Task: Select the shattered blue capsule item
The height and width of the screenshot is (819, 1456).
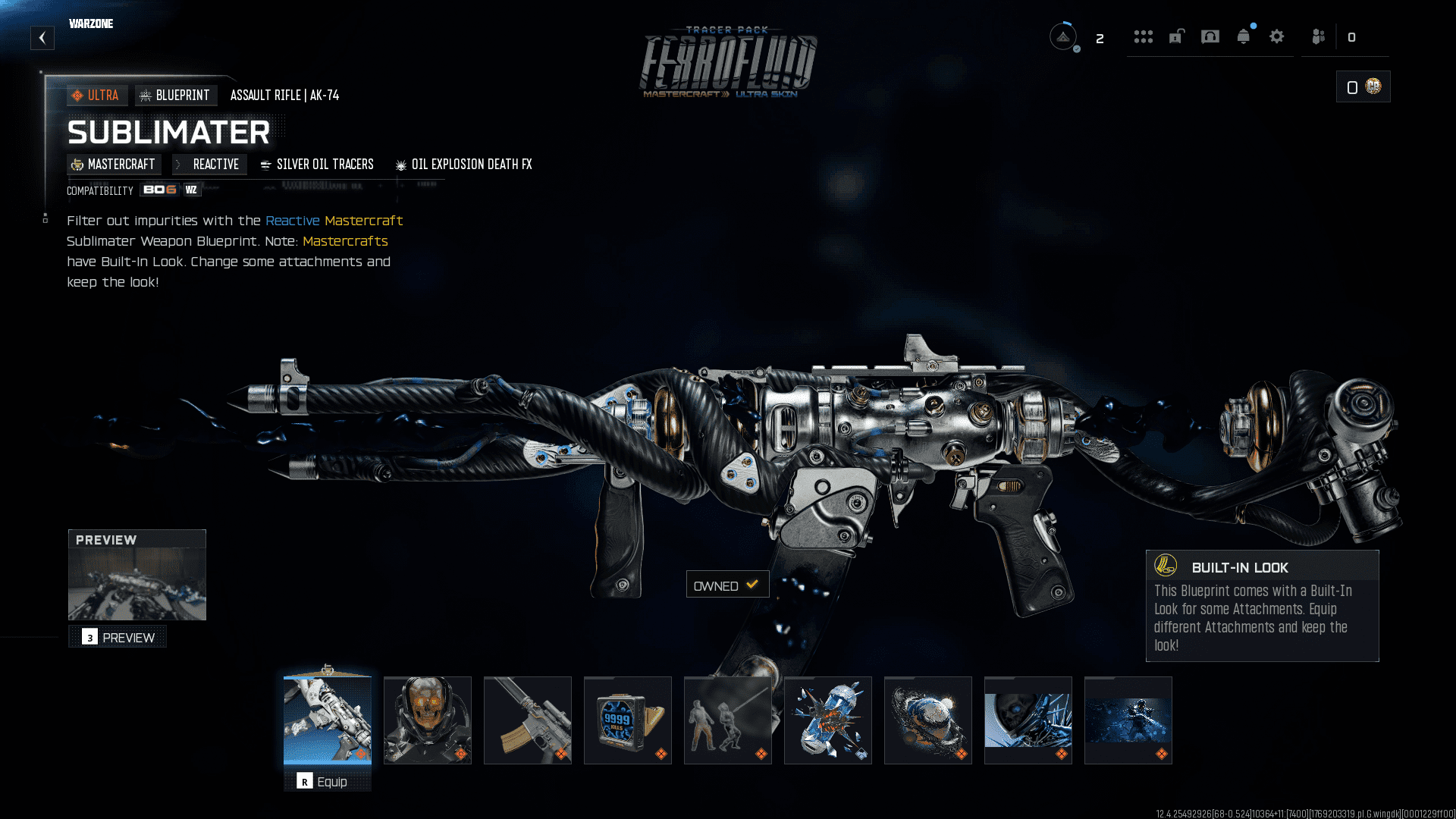Action: [x=828, y=720]
